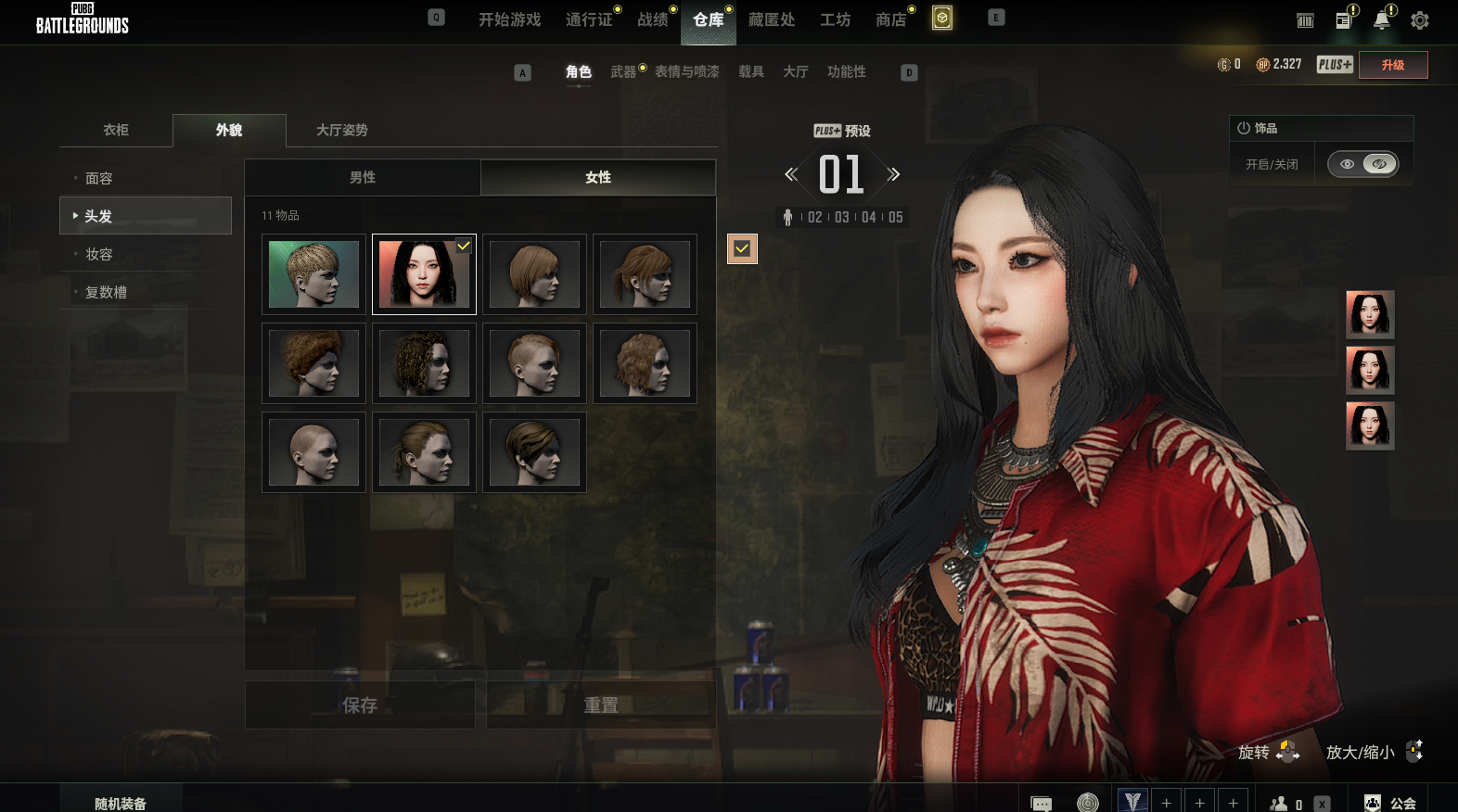Pick the bald head hairstyle
This screenshot has height=812, width=1458.
tap(313, 452)
